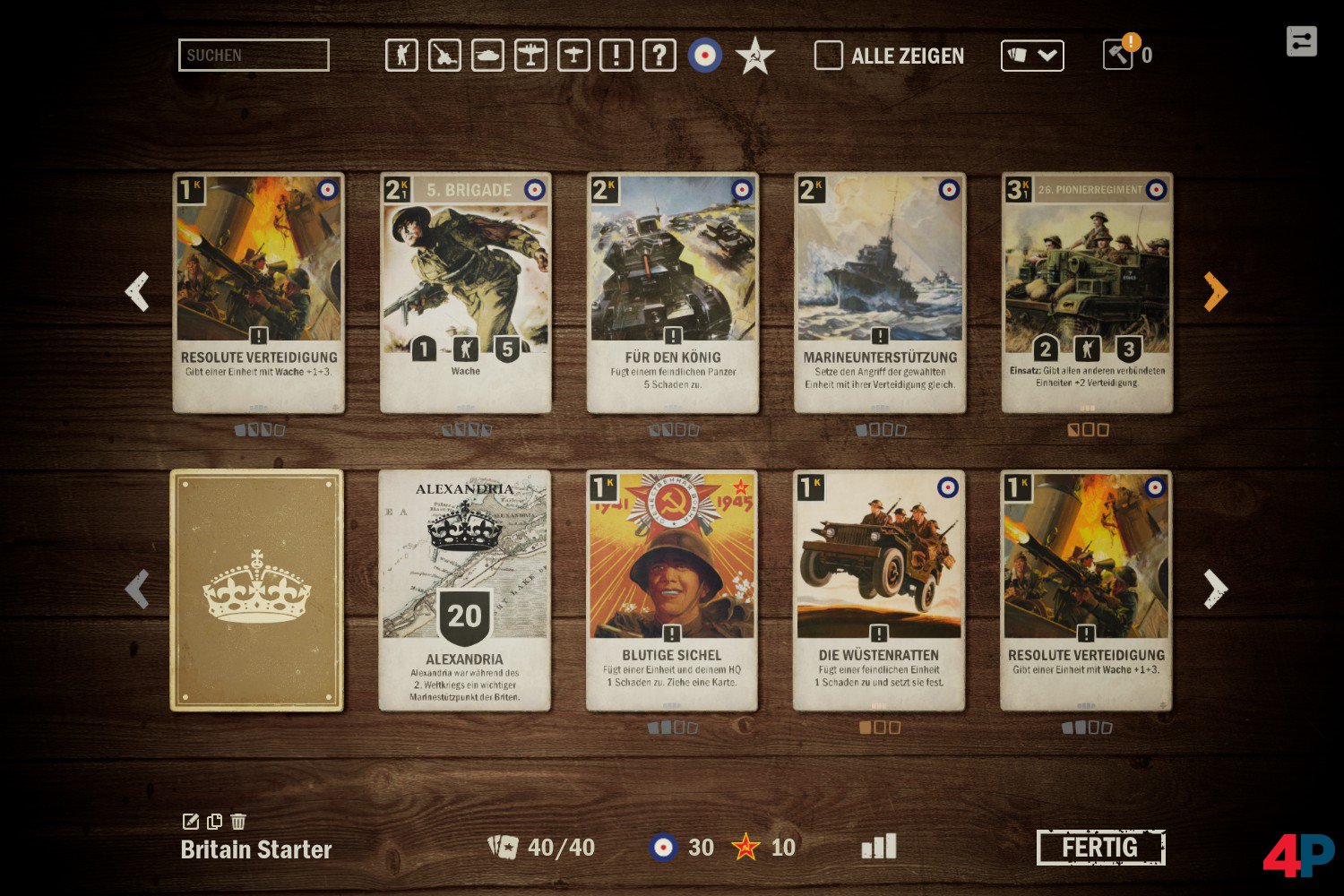Open the crafting hammer icon
Screen dimensions: 1344x896
tap(1118, 55)
